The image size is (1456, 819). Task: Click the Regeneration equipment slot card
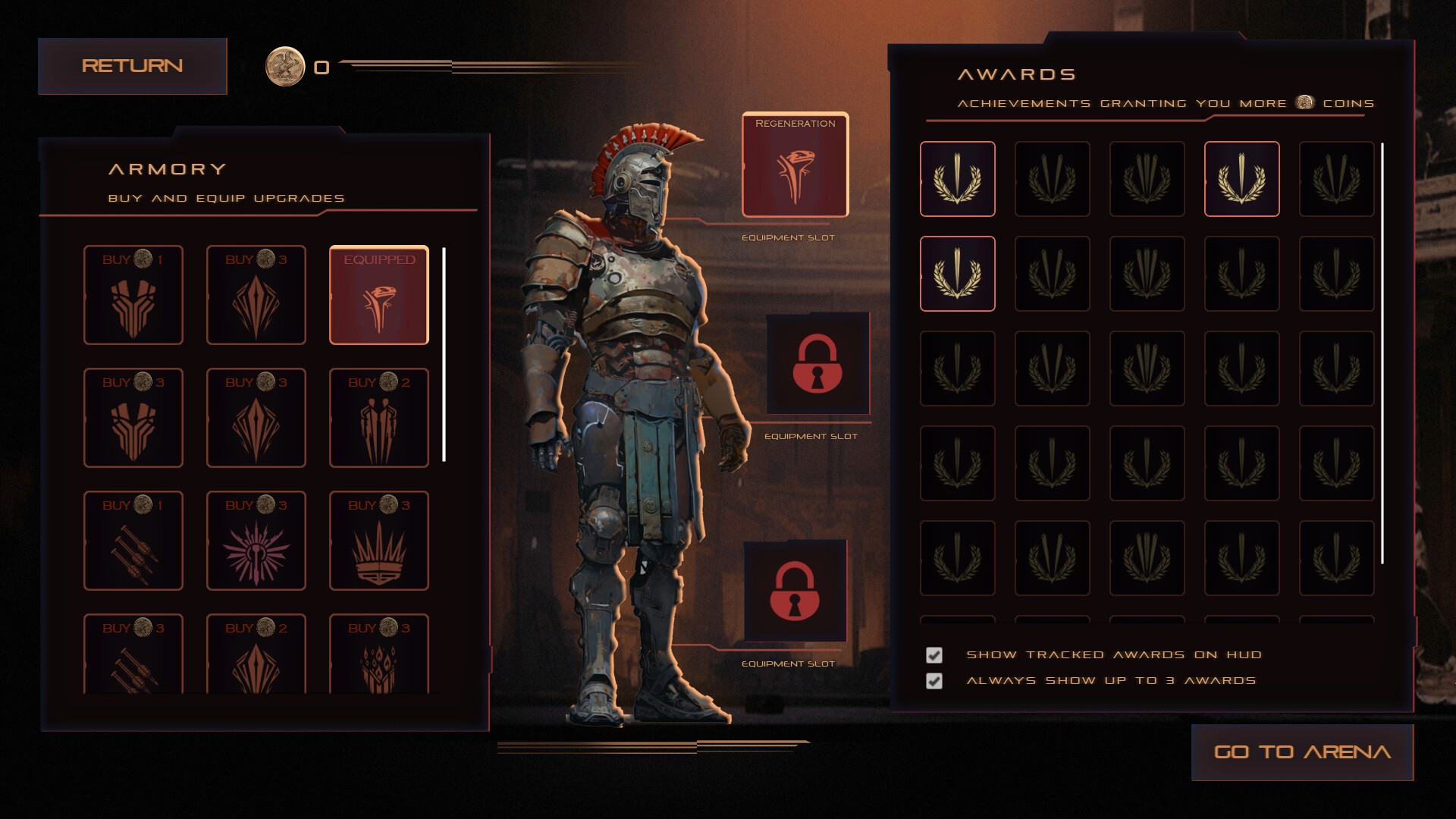[794, 164]
